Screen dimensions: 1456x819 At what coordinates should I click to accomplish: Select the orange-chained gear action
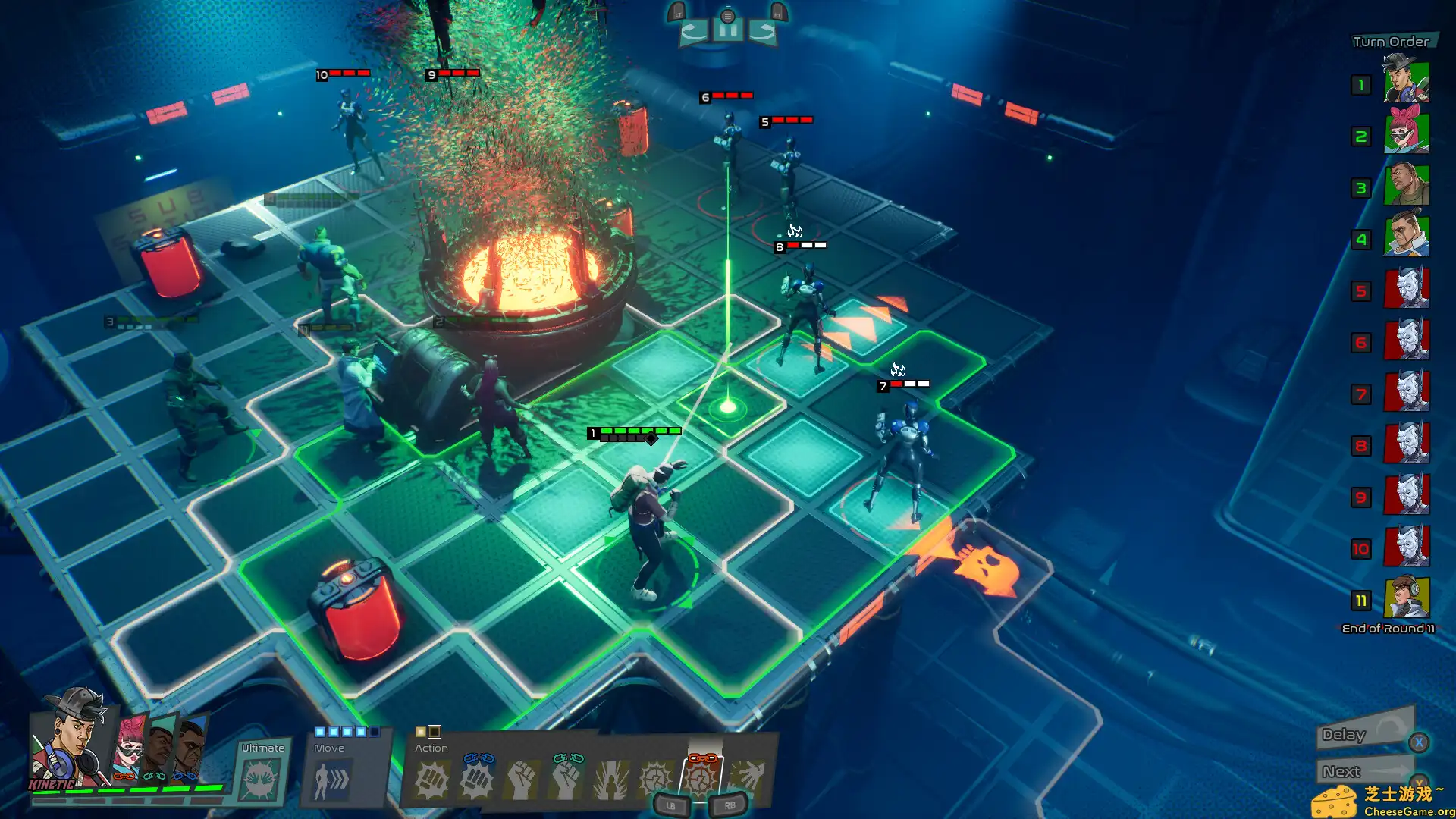click(701, 778)
